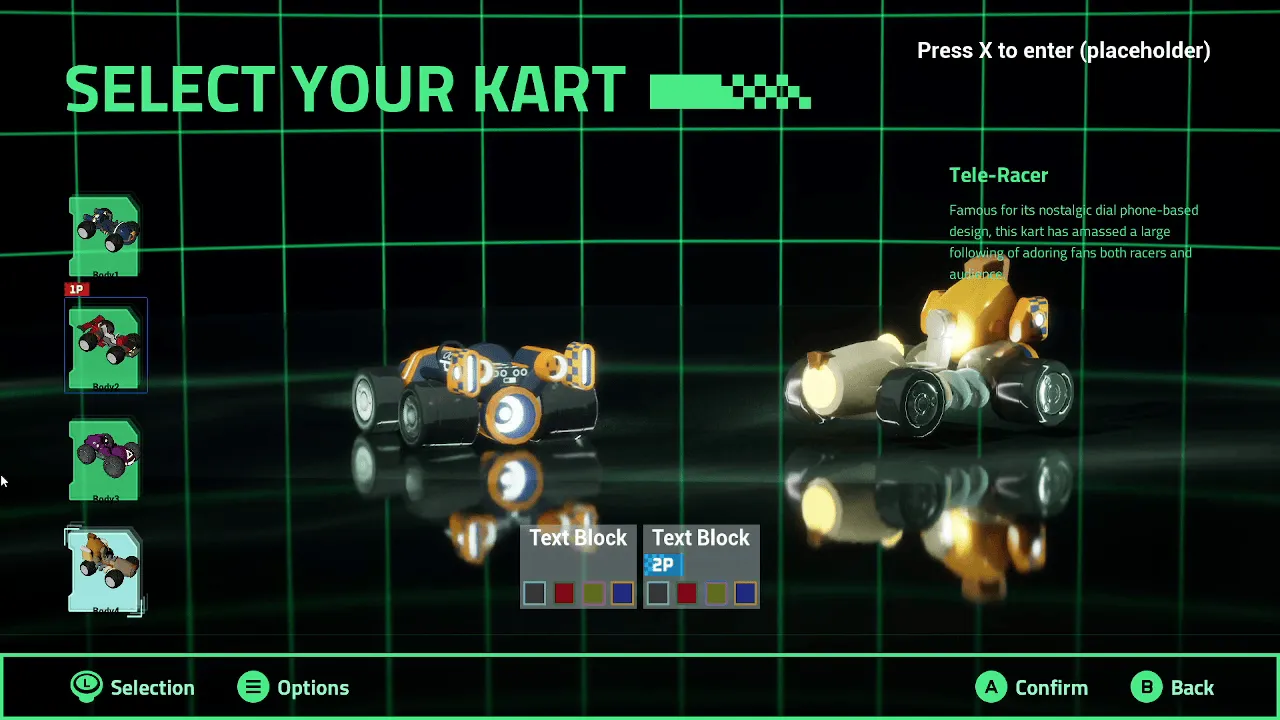Pick the purple Body3 kart tile
Image resolution: width=1280 pixels, height=720 pixels.
pos(105,459)
